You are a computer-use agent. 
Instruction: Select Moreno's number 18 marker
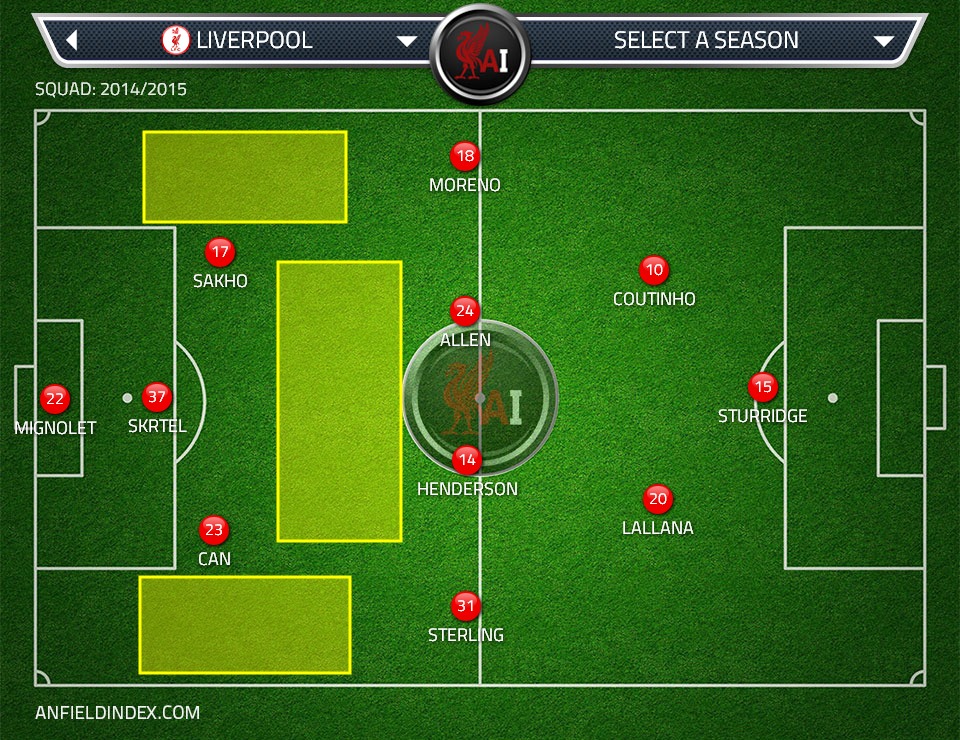[x=465, y=156]
